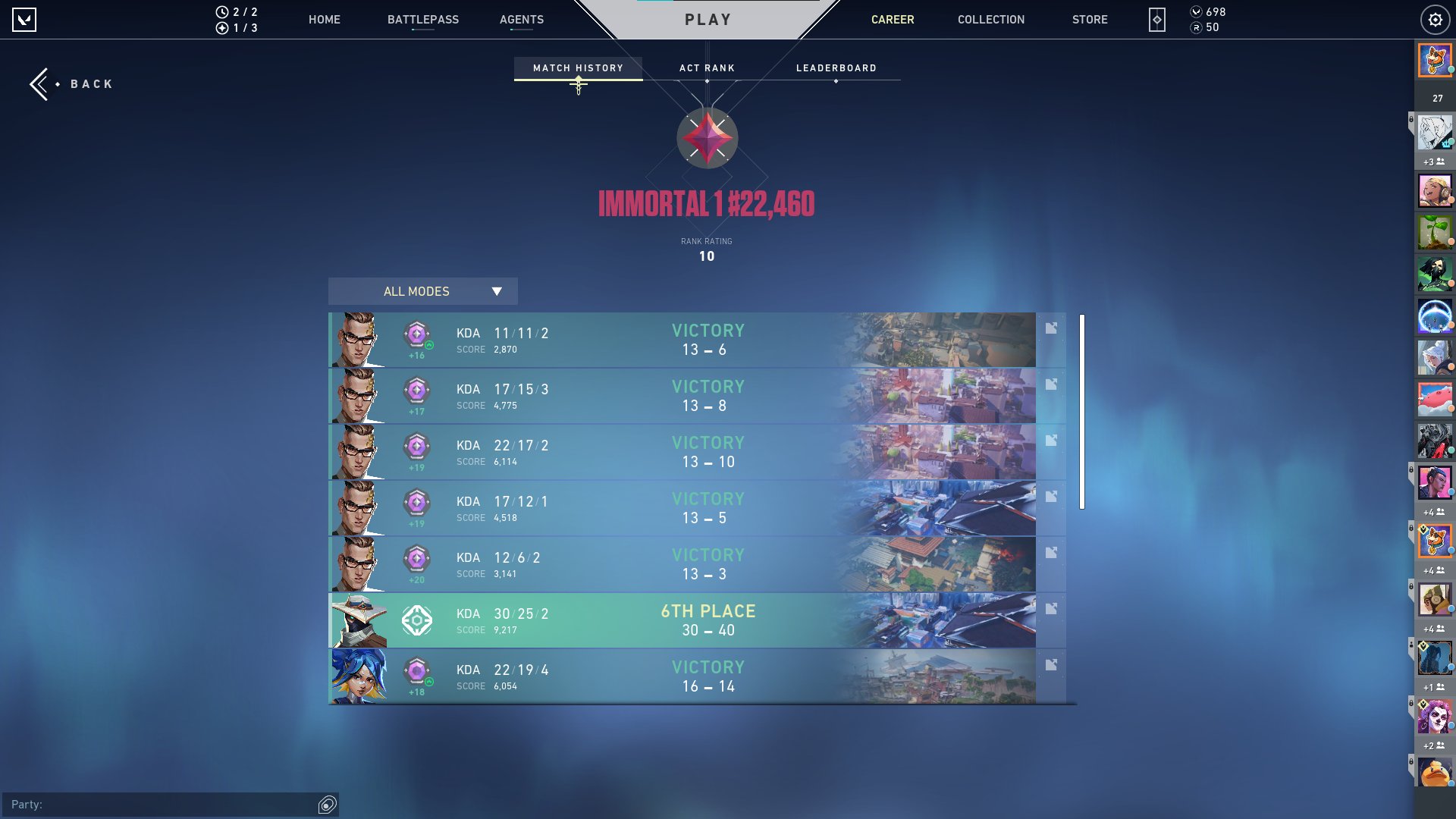This screenshot has height=819, width=1456.
Task: Open match details icon on the 13-6 Victory row
Action: [1051, 328]
